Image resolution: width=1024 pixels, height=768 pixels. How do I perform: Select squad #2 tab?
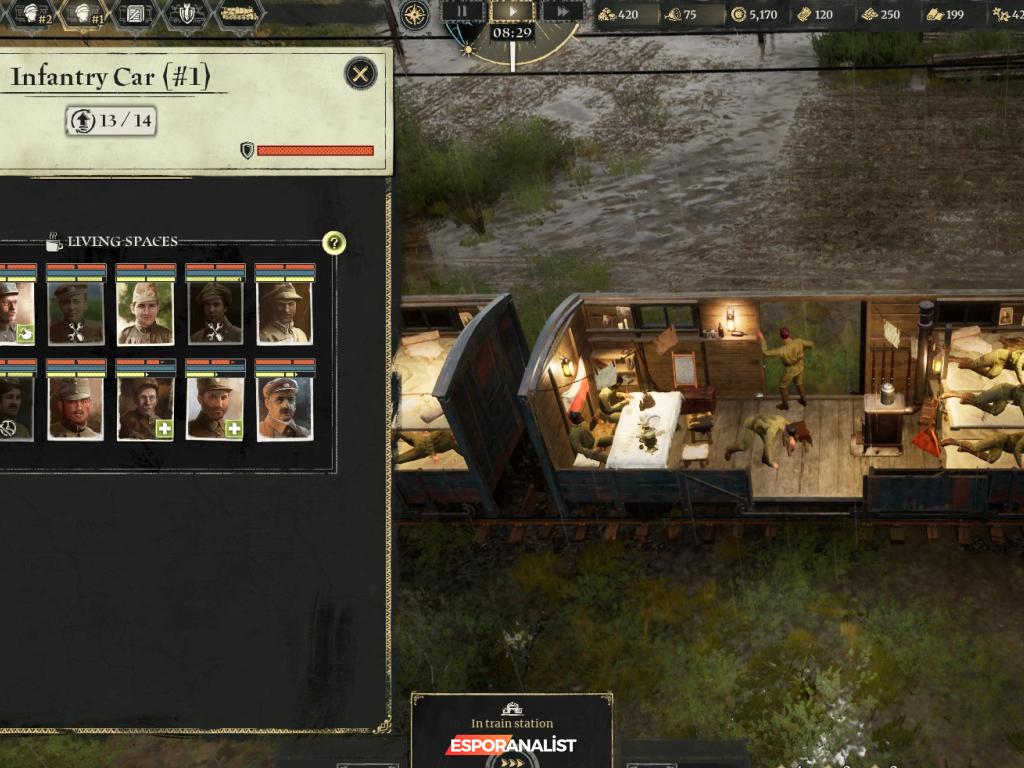(x=32, y=13)
